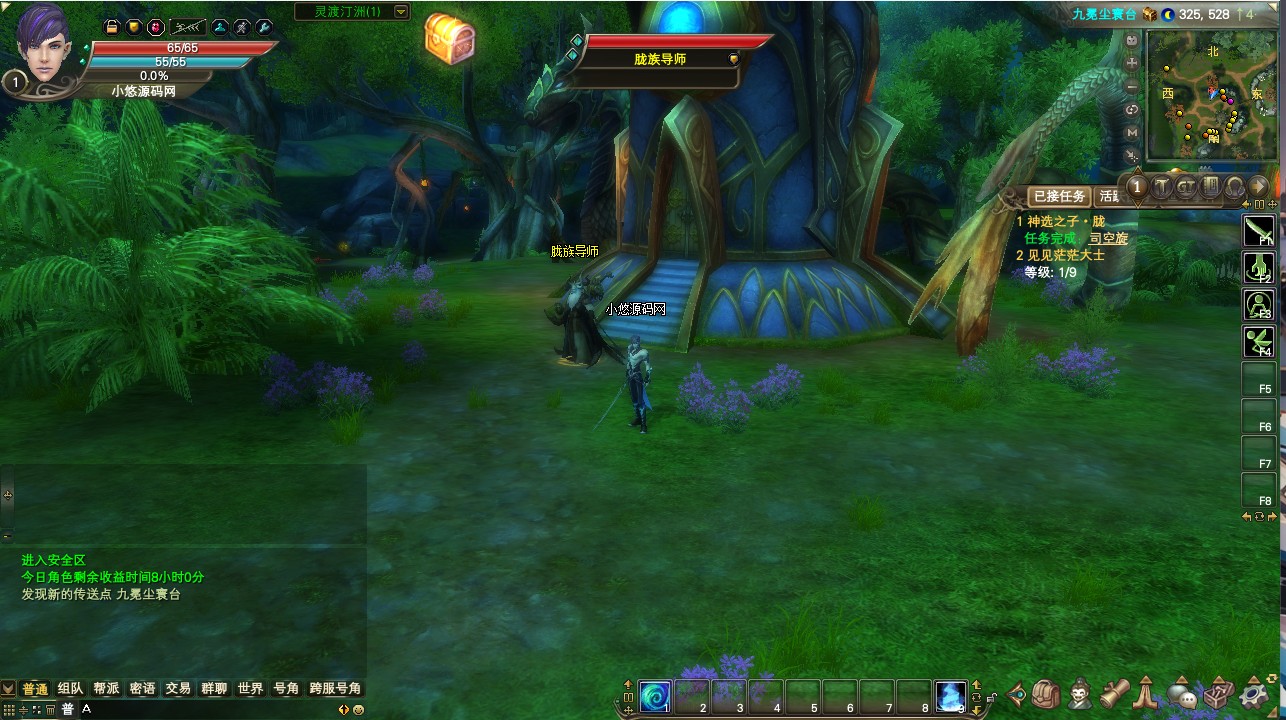Open the world map with the M button
1286x720 pixels.
[1132, 132]
